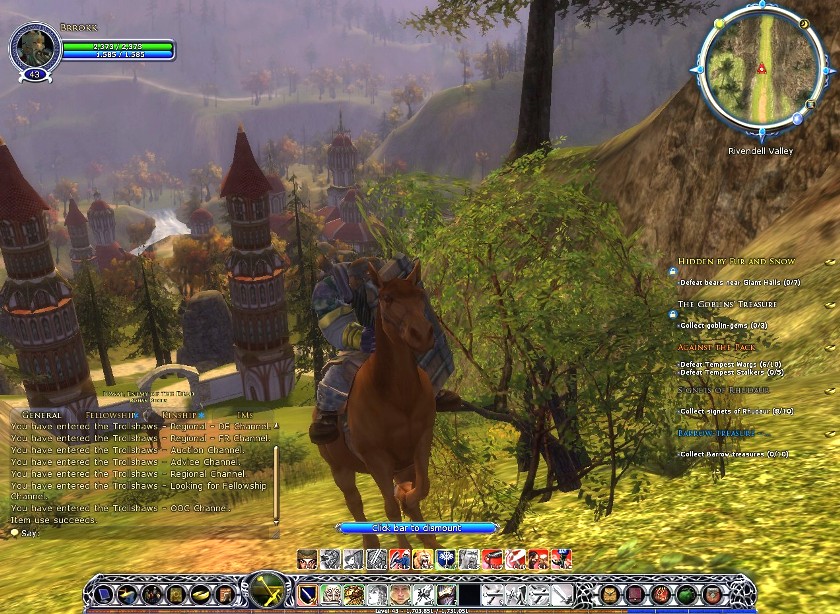Open the Hidden by Fur and Snow quest
840x614 pixels.
736,261
